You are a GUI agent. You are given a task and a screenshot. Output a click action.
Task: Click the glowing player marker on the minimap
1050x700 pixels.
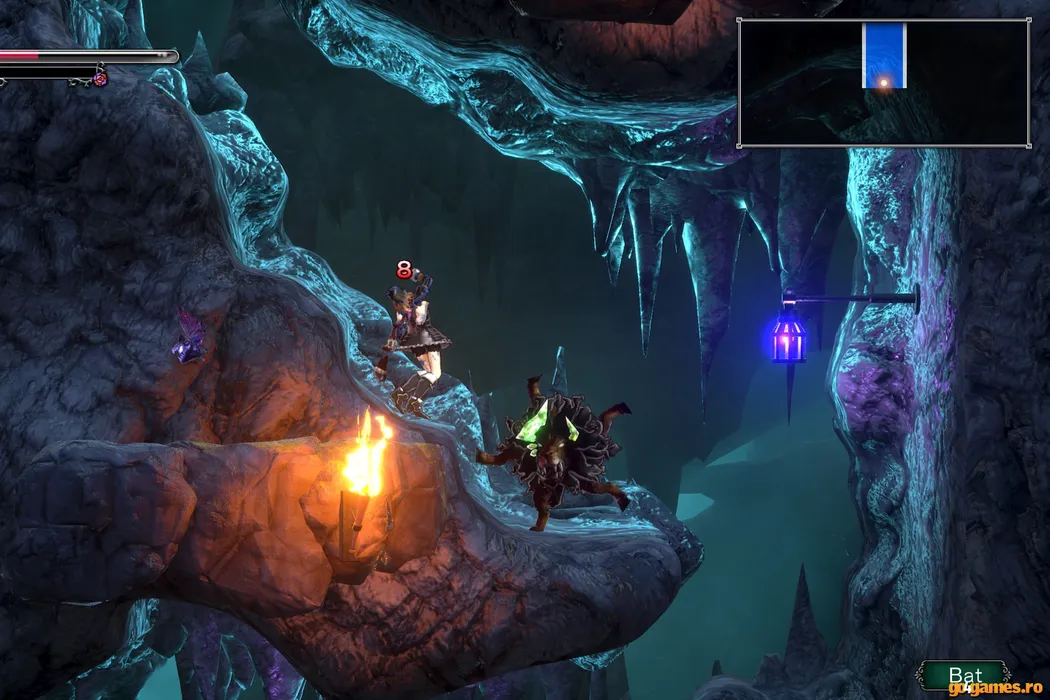pos(884,82)
